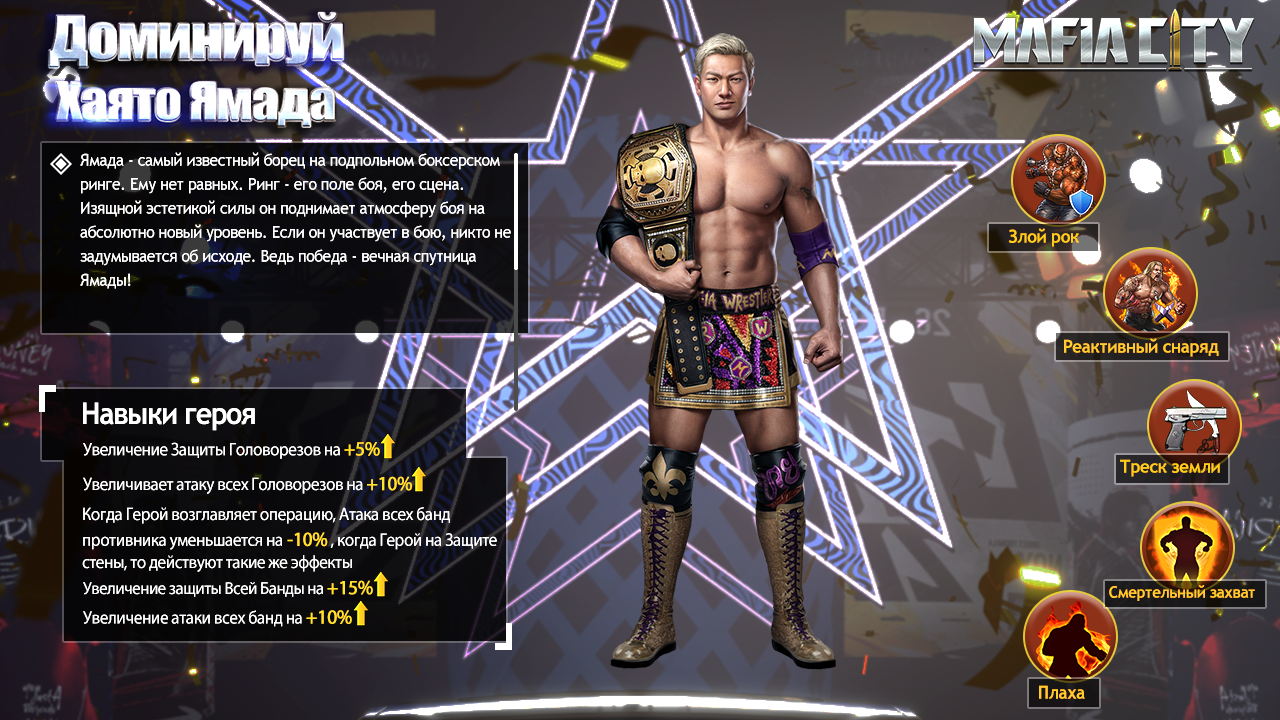Select the Плаха flaming silhouette icon
The image size is (1280, 720).
1069,639
